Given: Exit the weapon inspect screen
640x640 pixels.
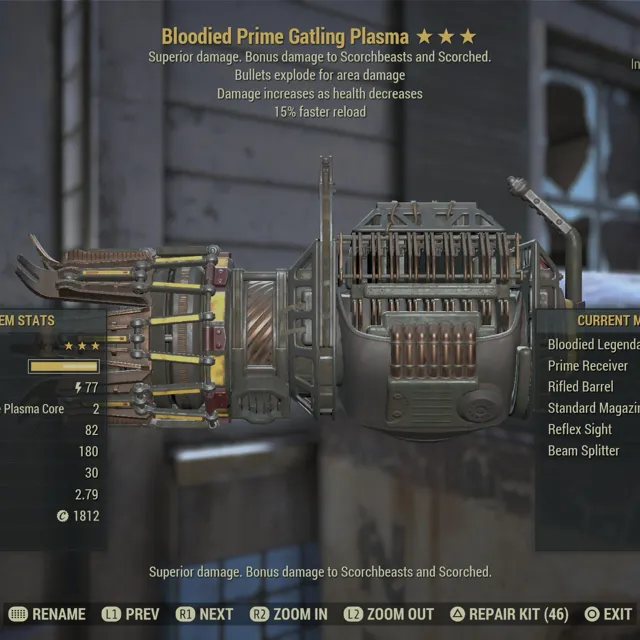Looking at the screenshot, I should pos(609,614).
